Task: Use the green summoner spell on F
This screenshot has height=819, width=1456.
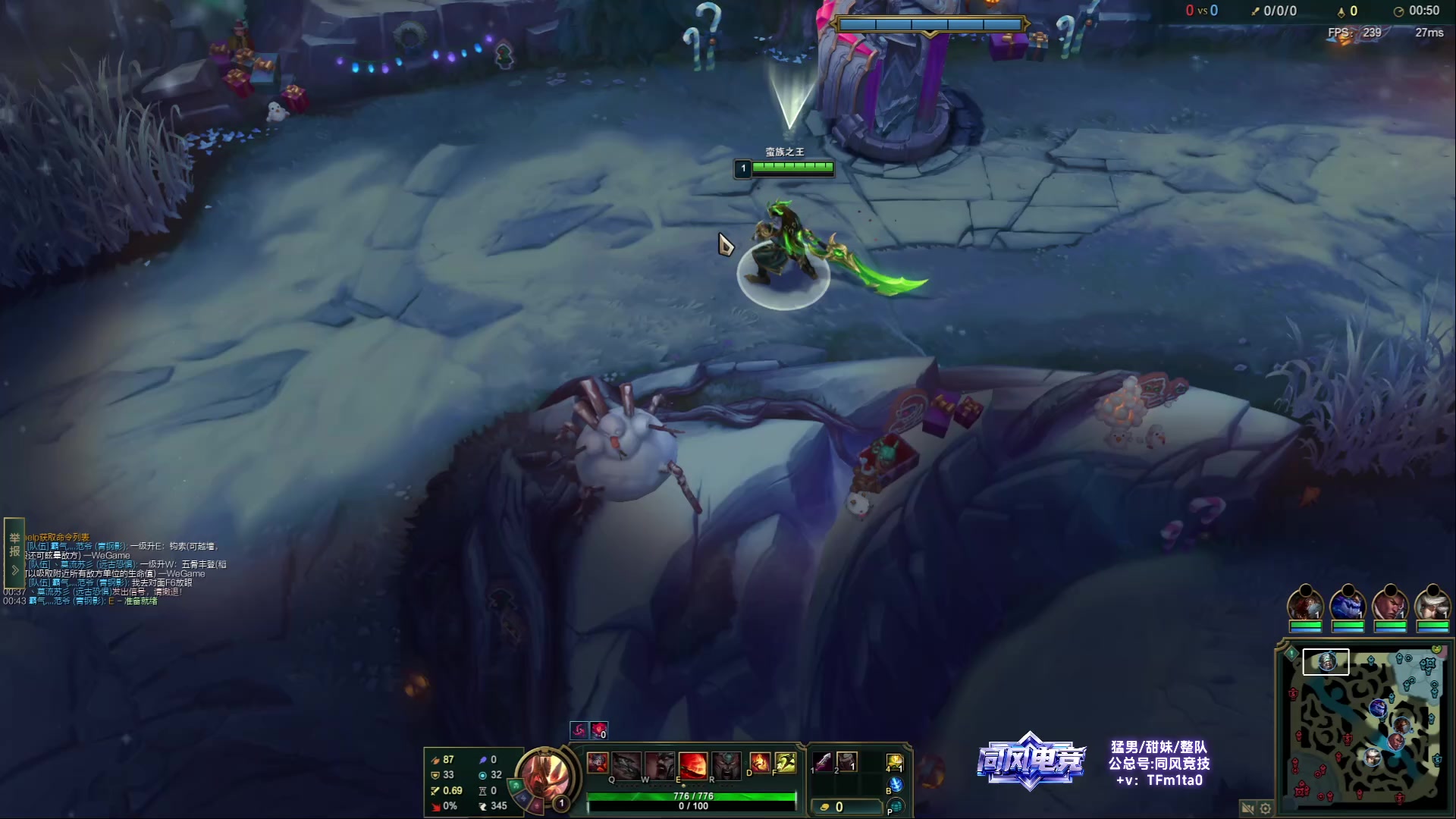Action: (x=786, y=762)
